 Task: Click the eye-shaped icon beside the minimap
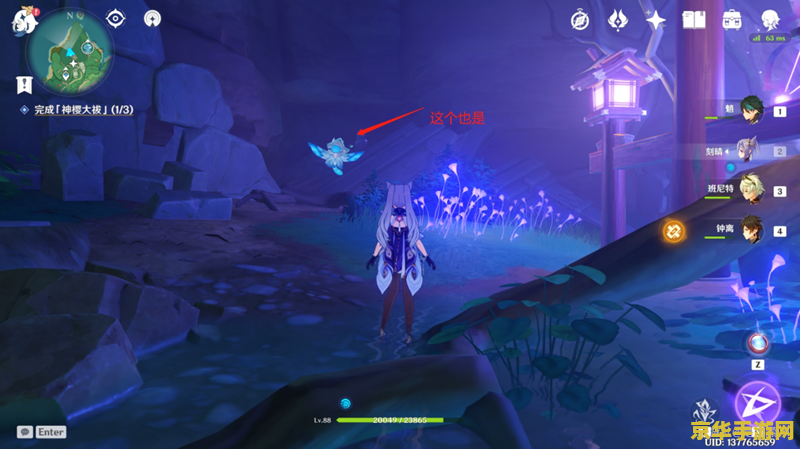click(x=117, y=18)
